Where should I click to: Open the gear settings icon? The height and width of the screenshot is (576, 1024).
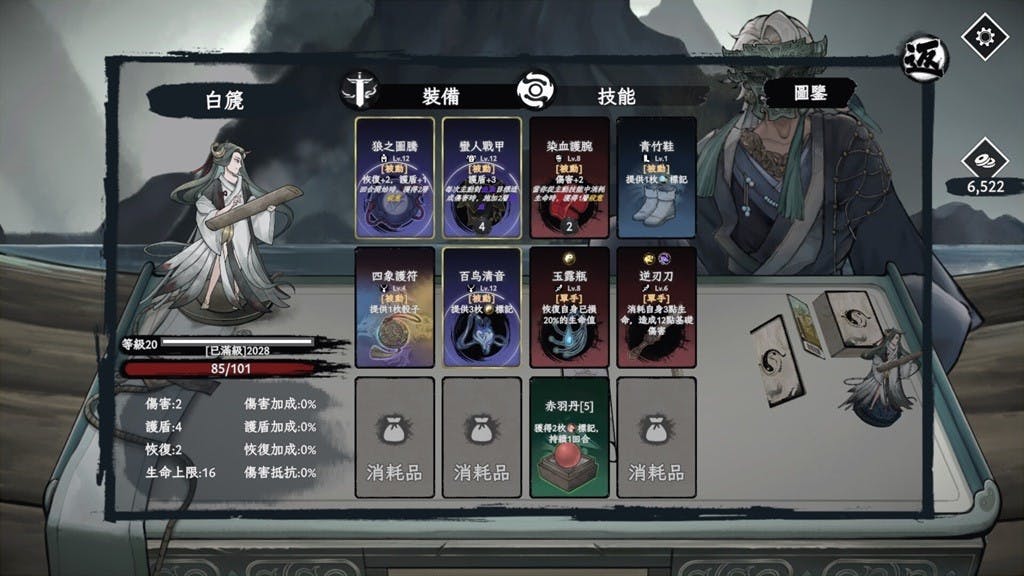tap(984, 35)
